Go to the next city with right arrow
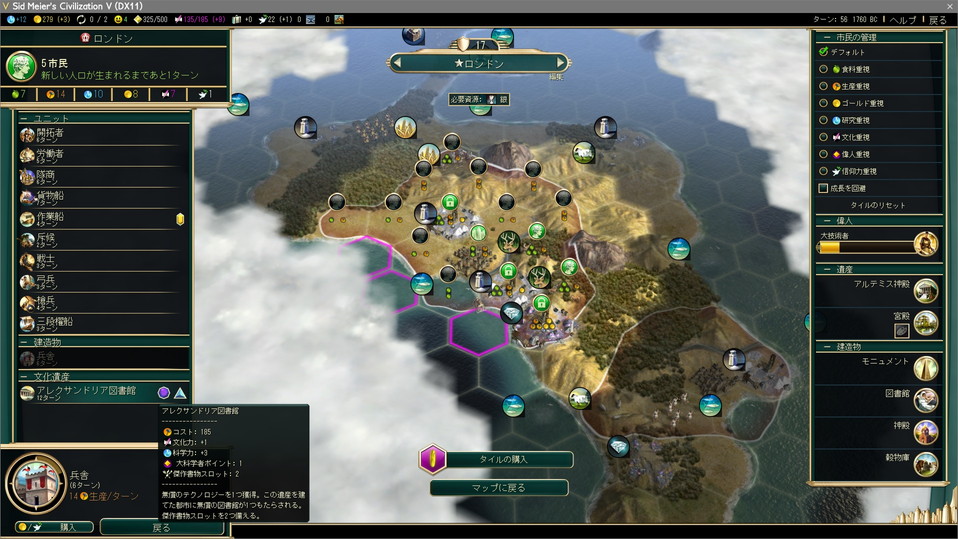Screen dimensions: 958x539 [x=561, y=63]
